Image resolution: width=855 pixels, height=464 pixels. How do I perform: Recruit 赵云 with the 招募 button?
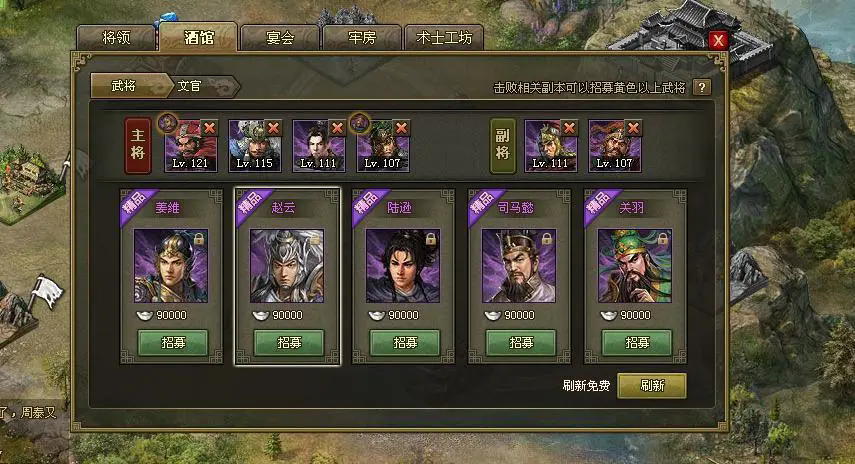click(288, 342)
